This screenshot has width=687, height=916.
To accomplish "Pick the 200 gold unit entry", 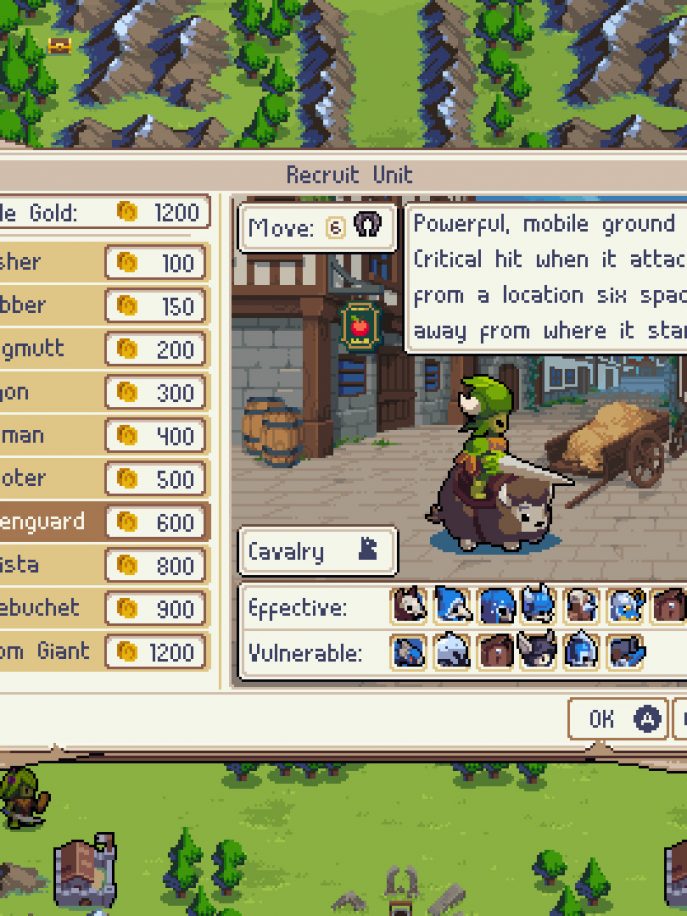I will pos(100,349).
